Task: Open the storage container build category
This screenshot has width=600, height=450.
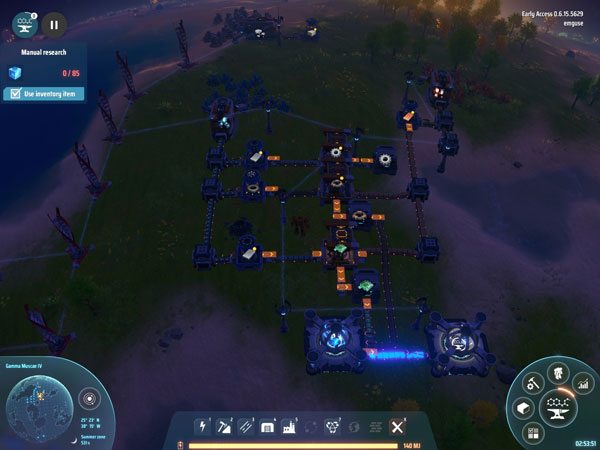Action: pos(267,426)
